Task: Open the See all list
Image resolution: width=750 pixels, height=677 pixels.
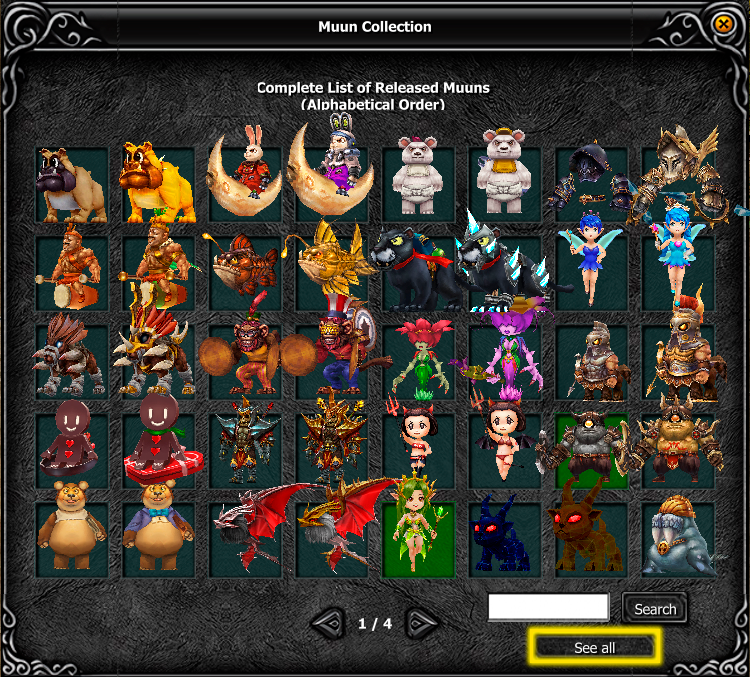Action: (594, 648)
